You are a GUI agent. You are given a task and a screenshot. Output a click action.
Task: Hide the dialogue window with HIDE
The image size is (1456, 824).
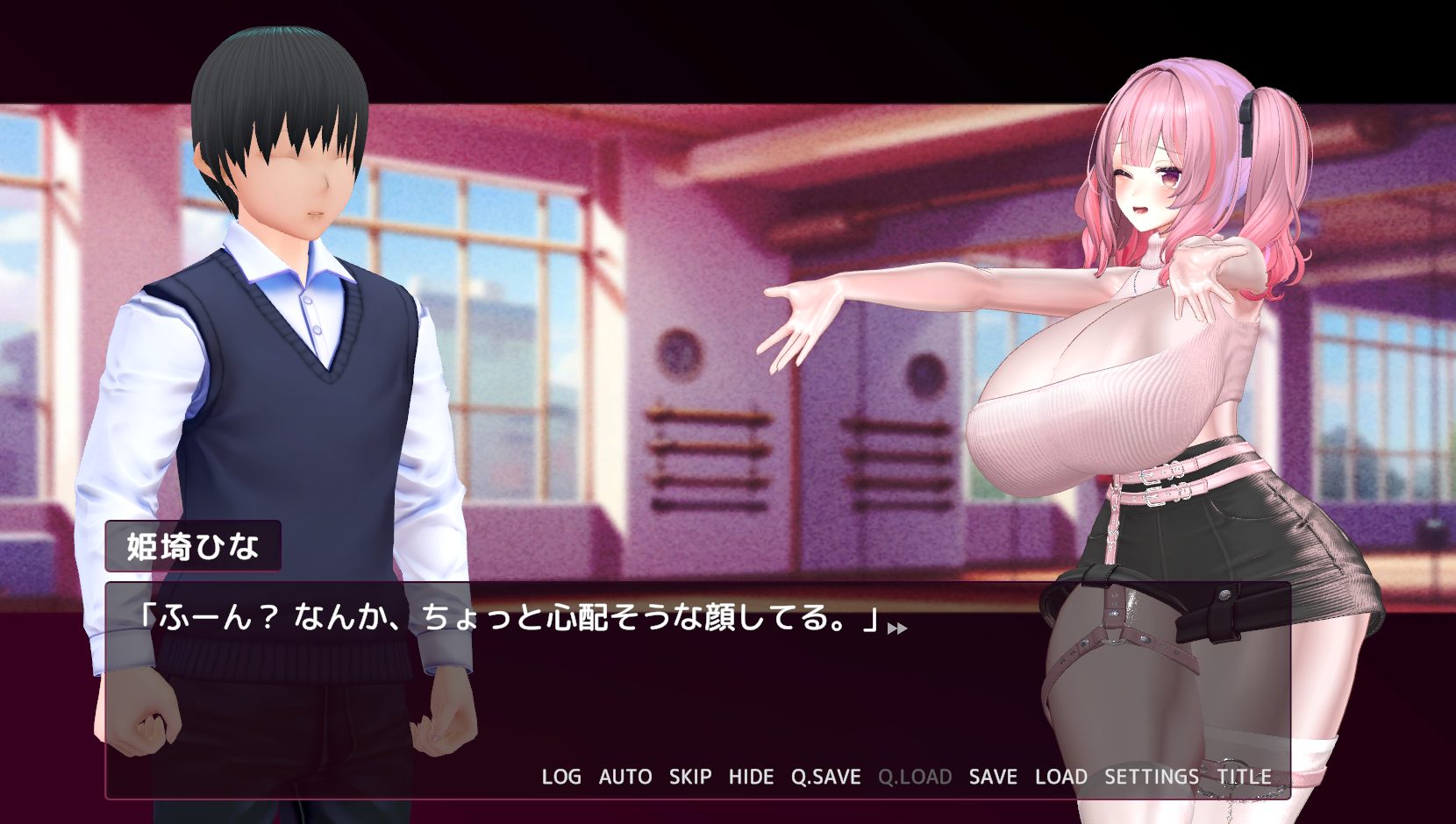751,777
